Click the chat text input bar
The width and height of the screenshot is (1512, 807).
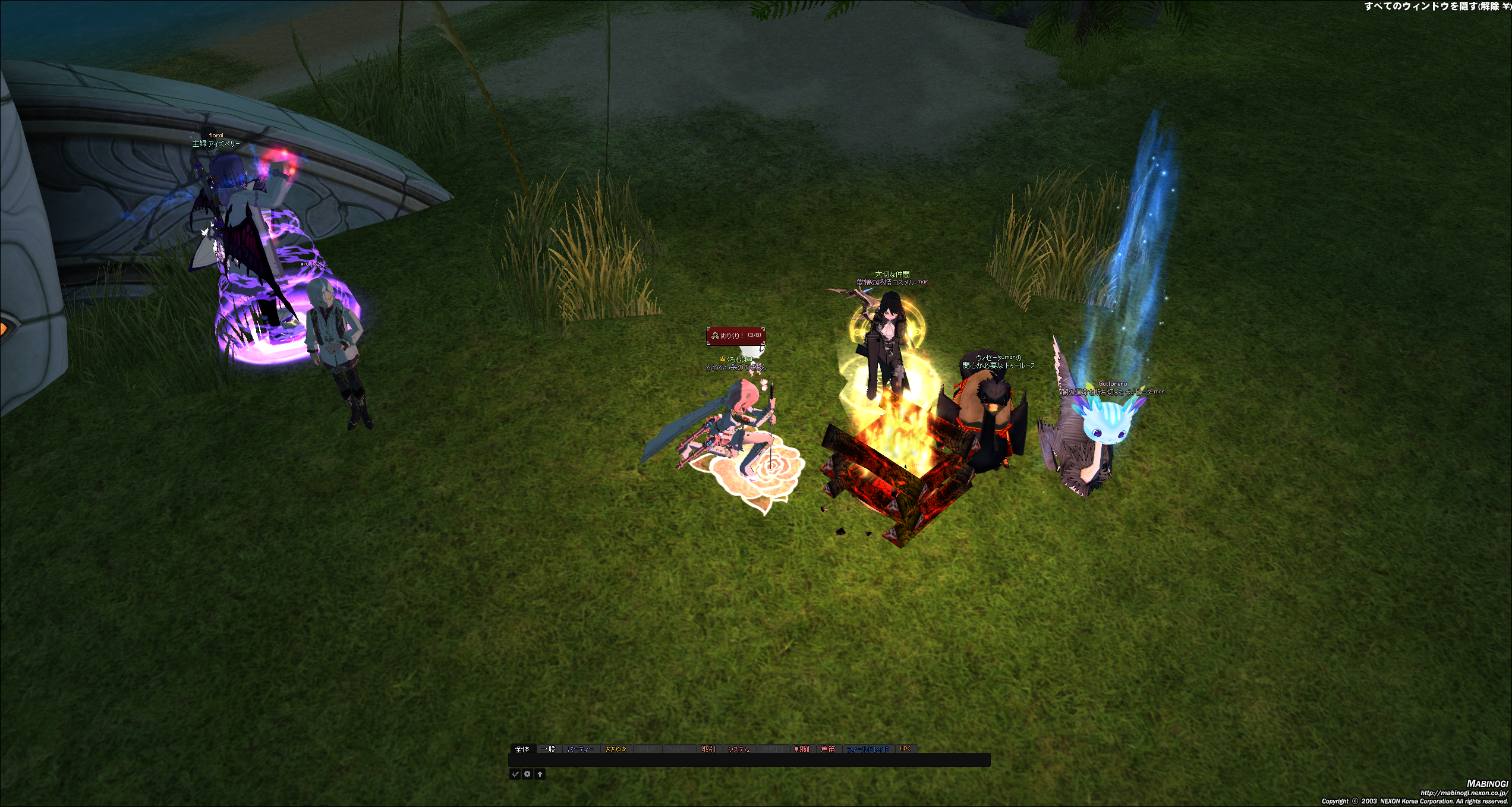pos(749,760)
